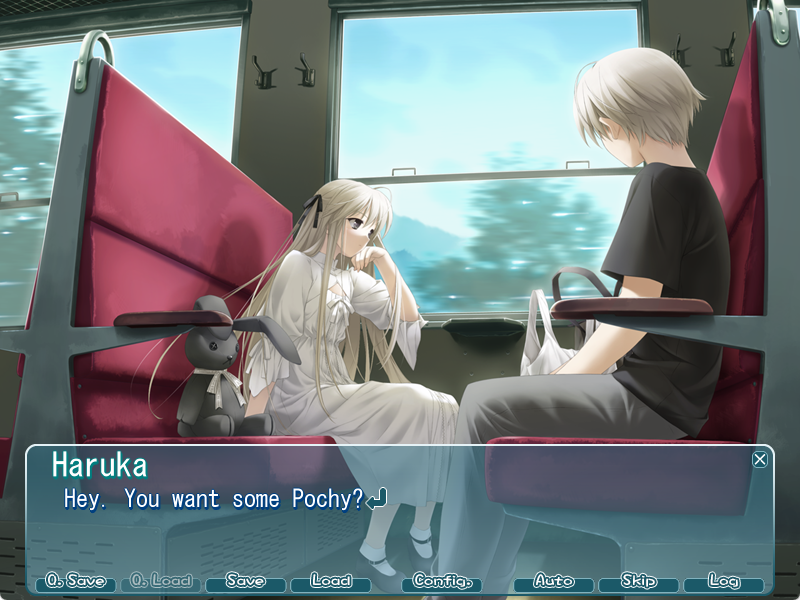Open the Config settings

point(441,582)
